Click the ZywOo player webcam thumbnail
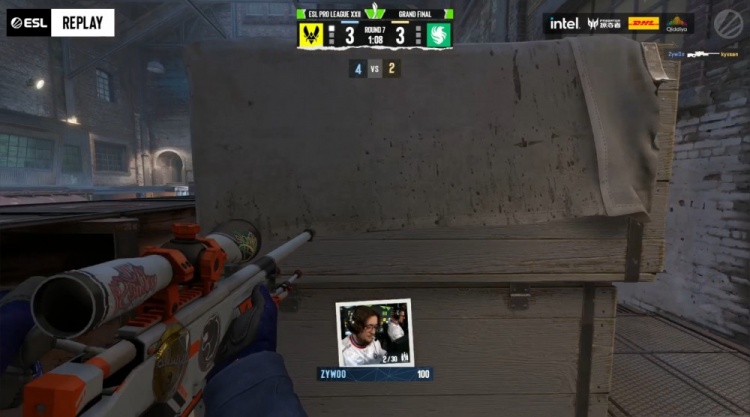This screenshot has width=750, height=417. point(374,333)
